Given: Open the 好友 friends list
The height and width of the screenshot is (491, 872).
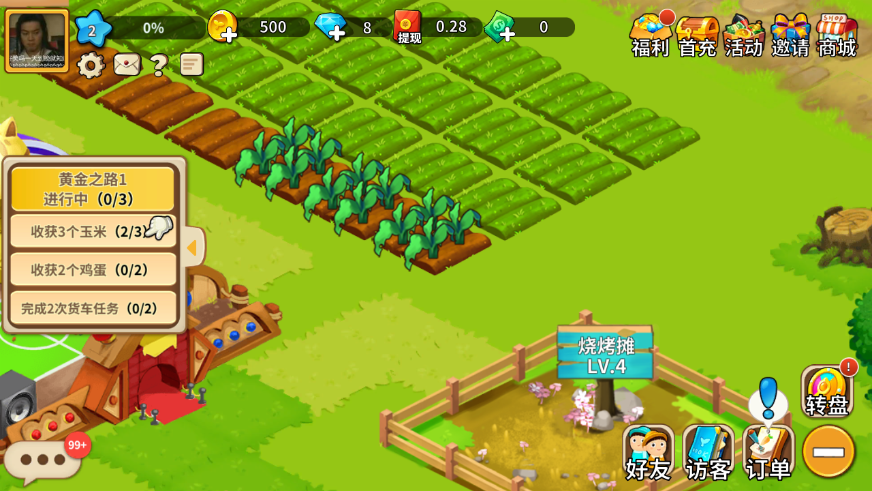Looking at the screenshot, I should (x=648, y=453).
